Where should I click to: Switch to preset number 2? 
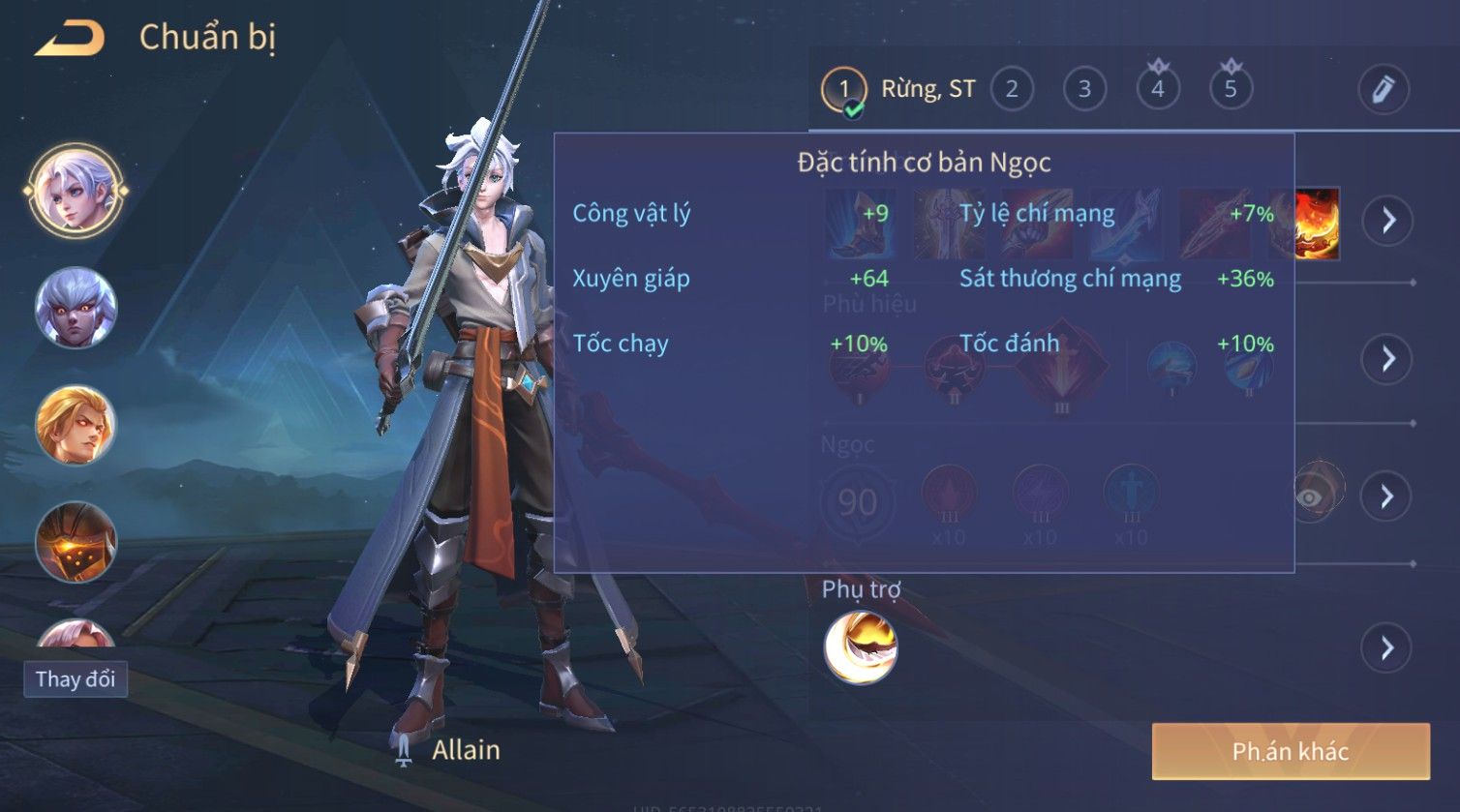click(1012, 90)
